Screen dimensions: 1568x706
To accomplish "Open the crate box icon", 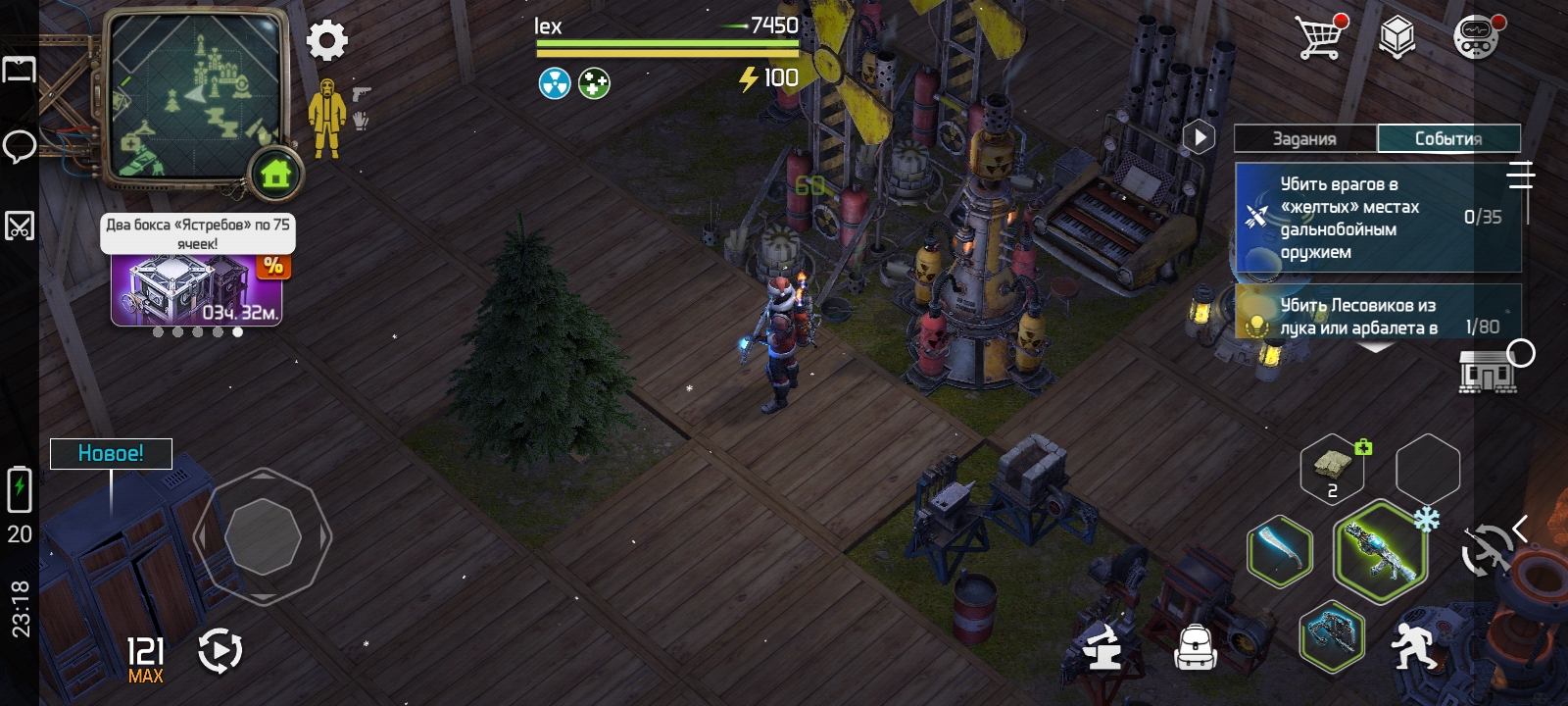I will [1397, 38].
